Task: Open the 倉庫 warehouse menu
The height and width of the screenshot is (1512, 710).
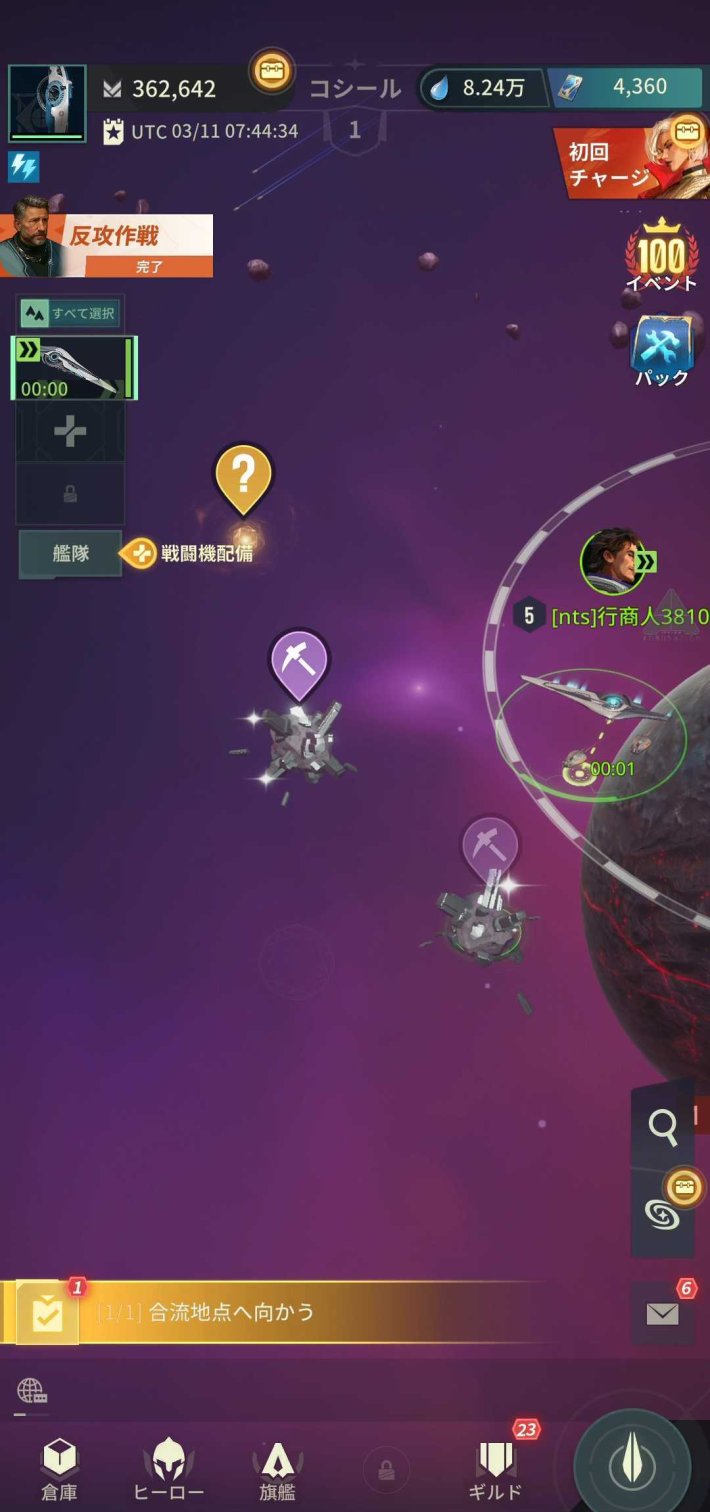Action: point(59,1470)
